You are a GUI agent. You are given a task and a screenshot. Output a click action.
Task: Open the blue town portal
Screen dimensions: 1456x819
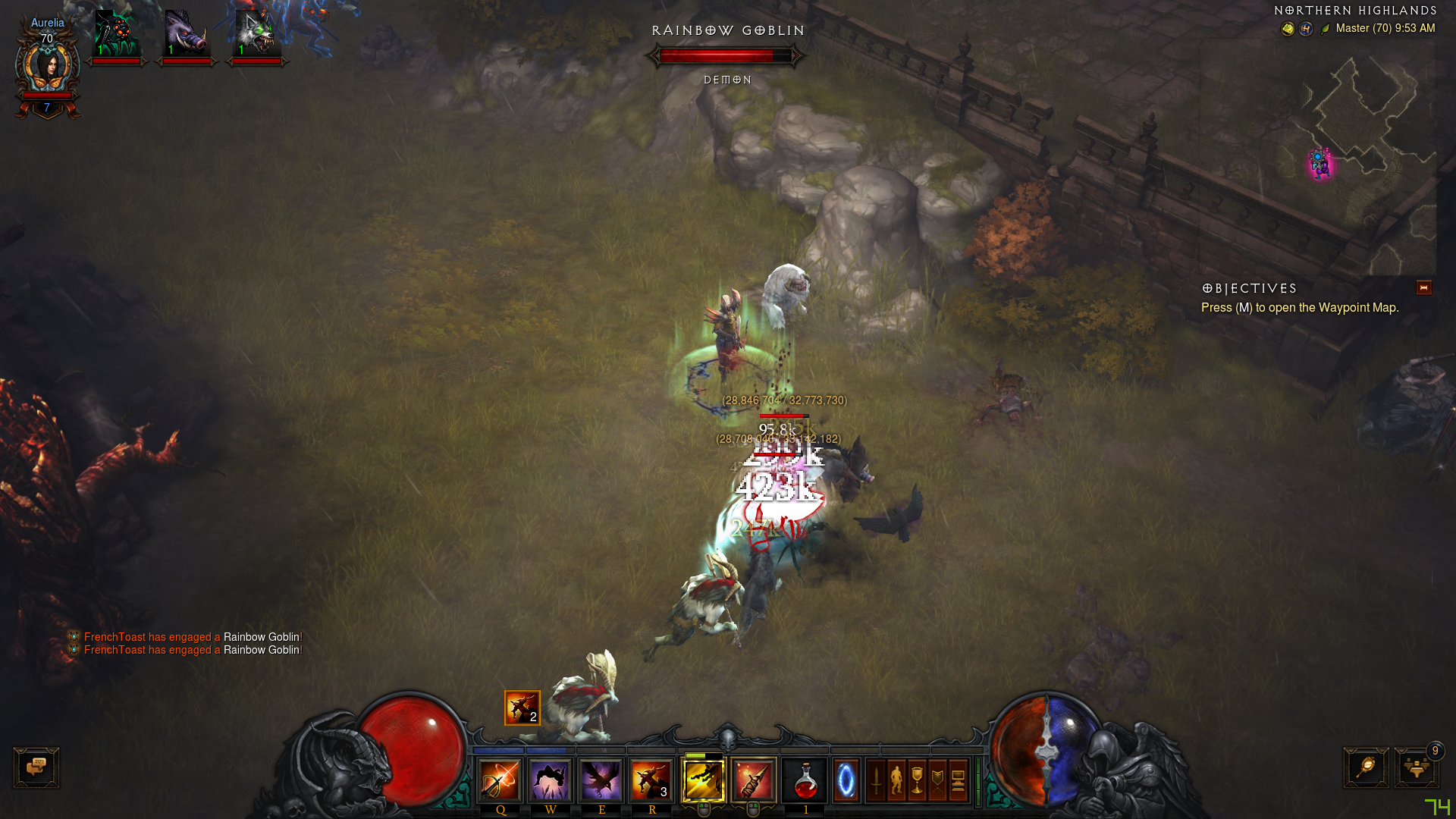tap(846, 780)
